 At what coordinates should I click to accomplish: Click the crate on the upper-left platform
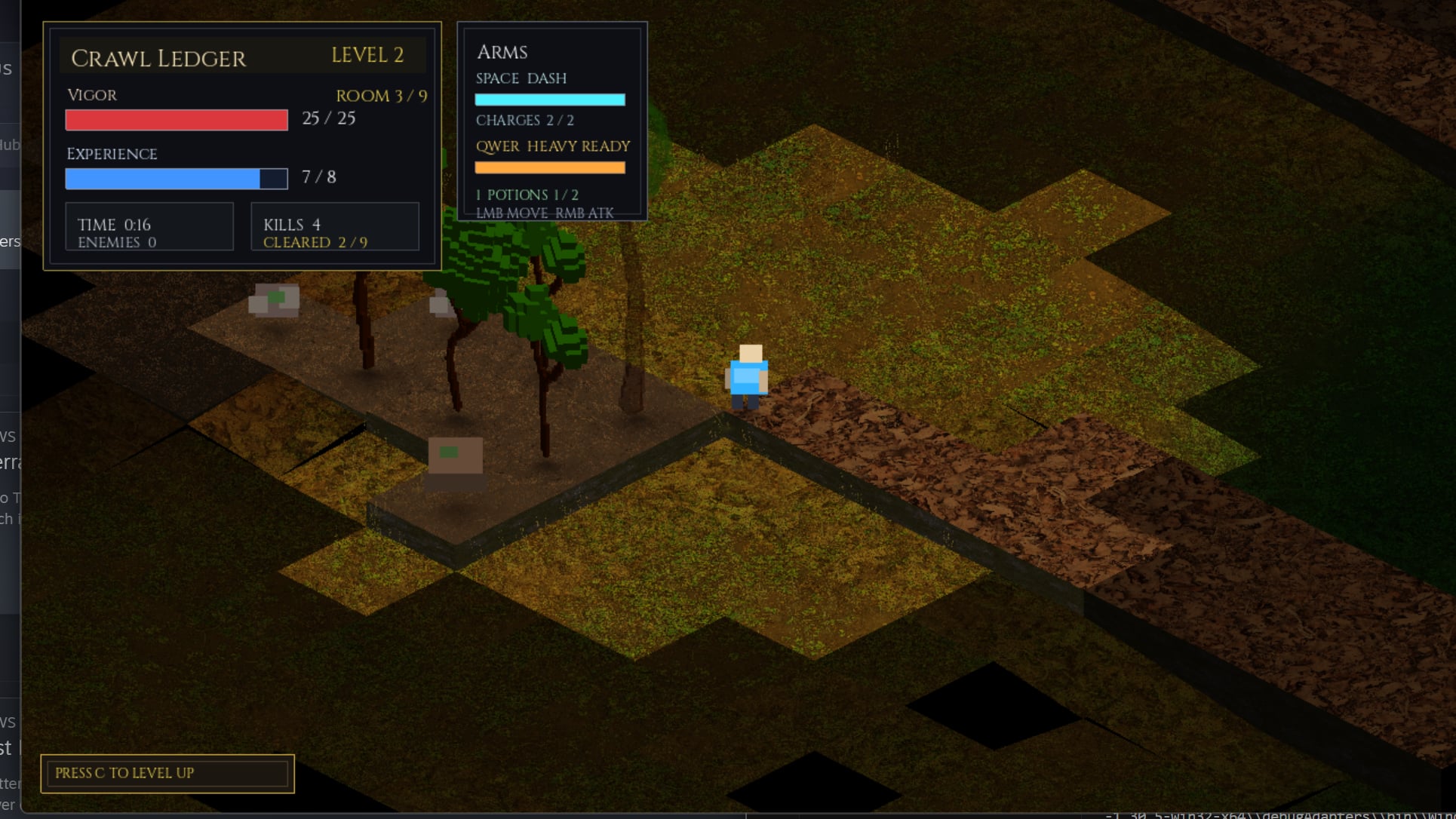coord(274,299)
